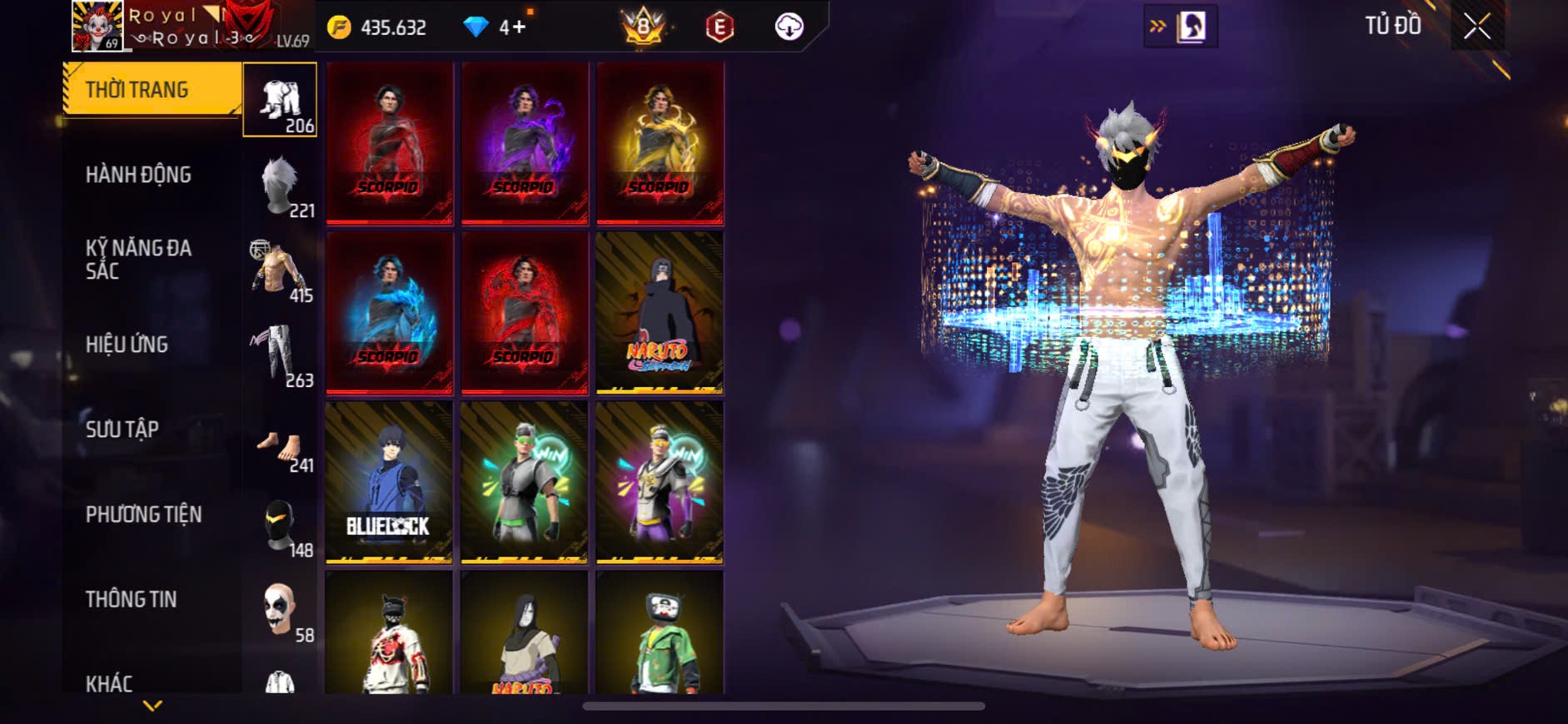Select the yellow Scorpio outfit

click(x=660, y=143)
